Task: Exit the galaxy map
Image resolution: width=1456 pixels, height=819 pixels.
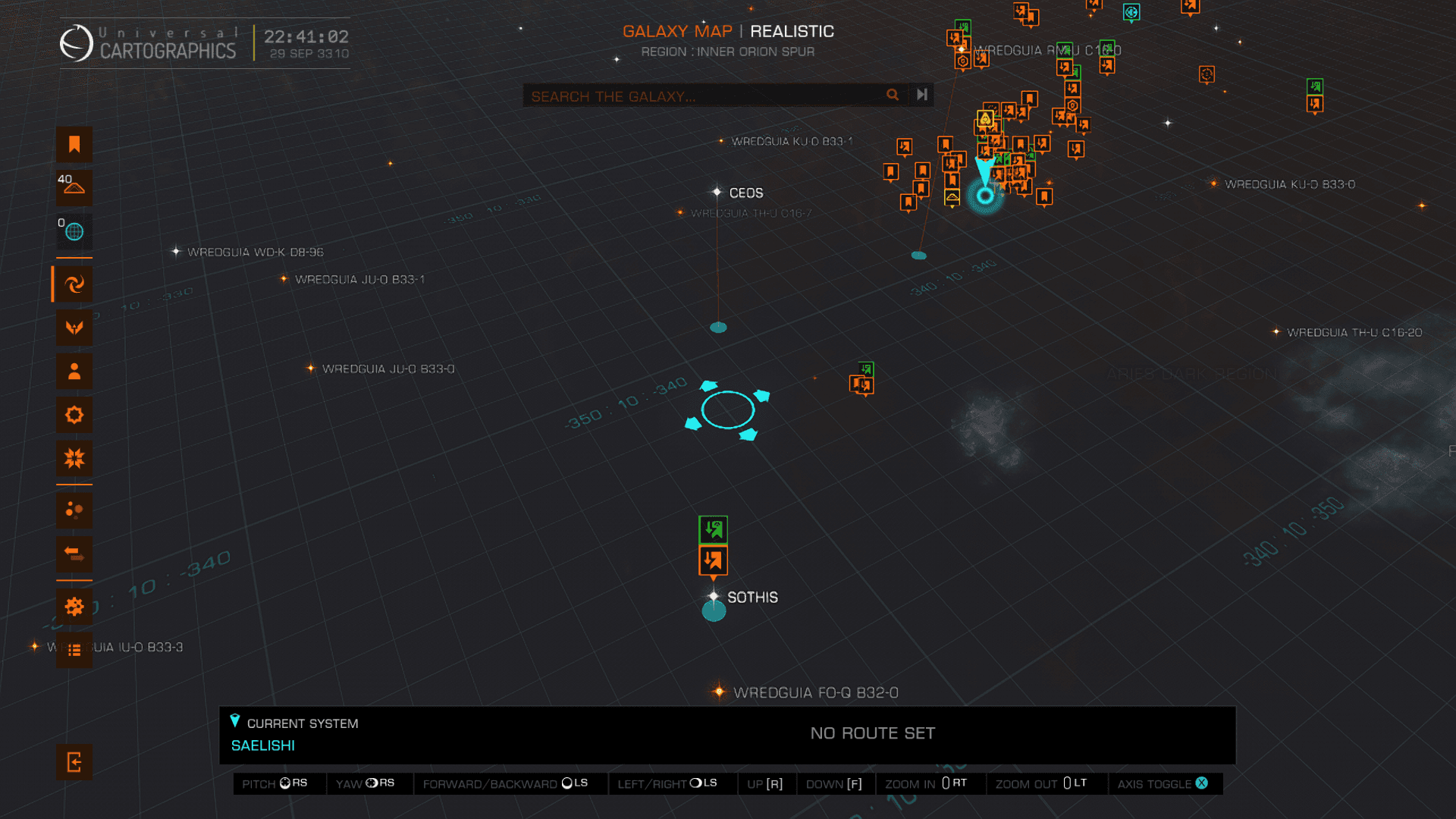Action: pos(74,762)
